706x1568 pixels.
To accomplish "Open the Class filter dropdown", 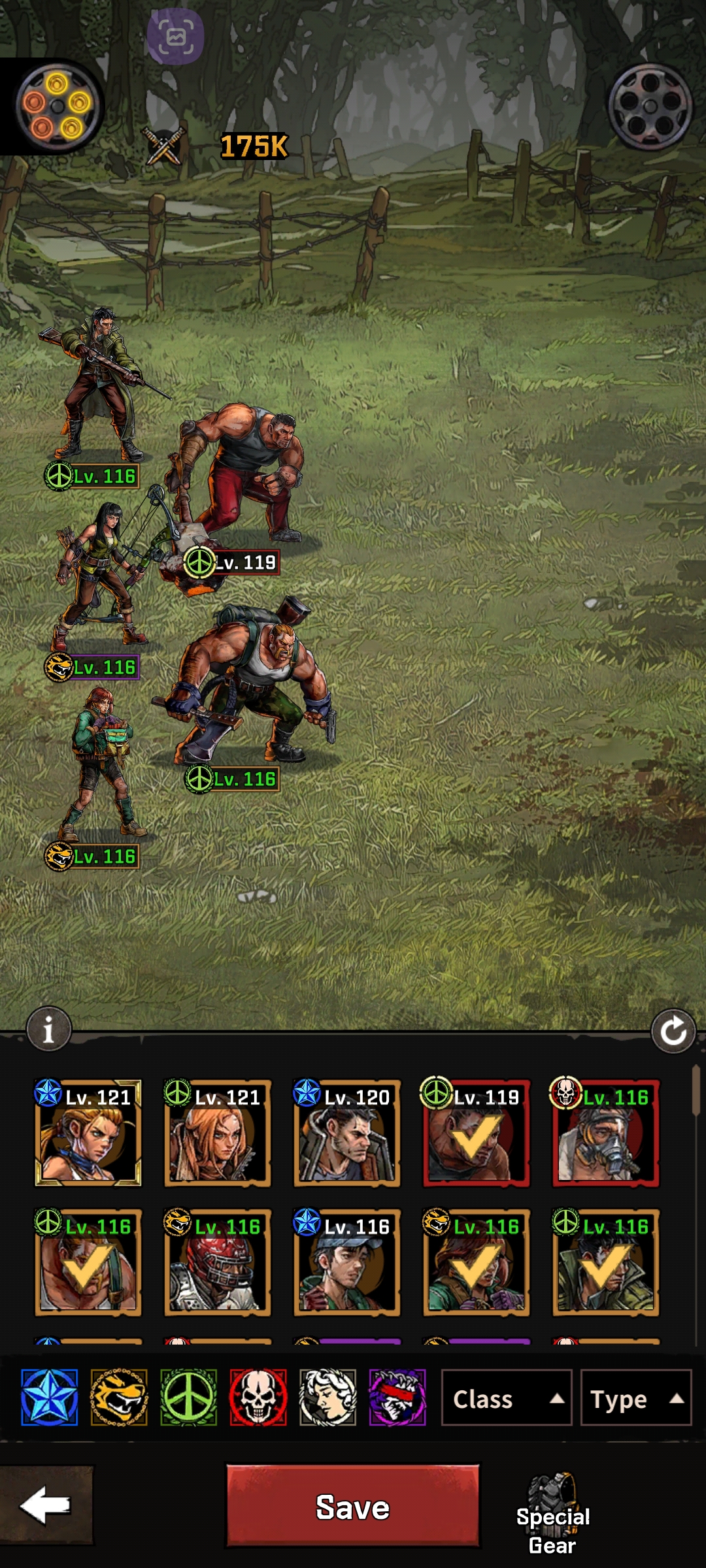I will pos(506,1399).
